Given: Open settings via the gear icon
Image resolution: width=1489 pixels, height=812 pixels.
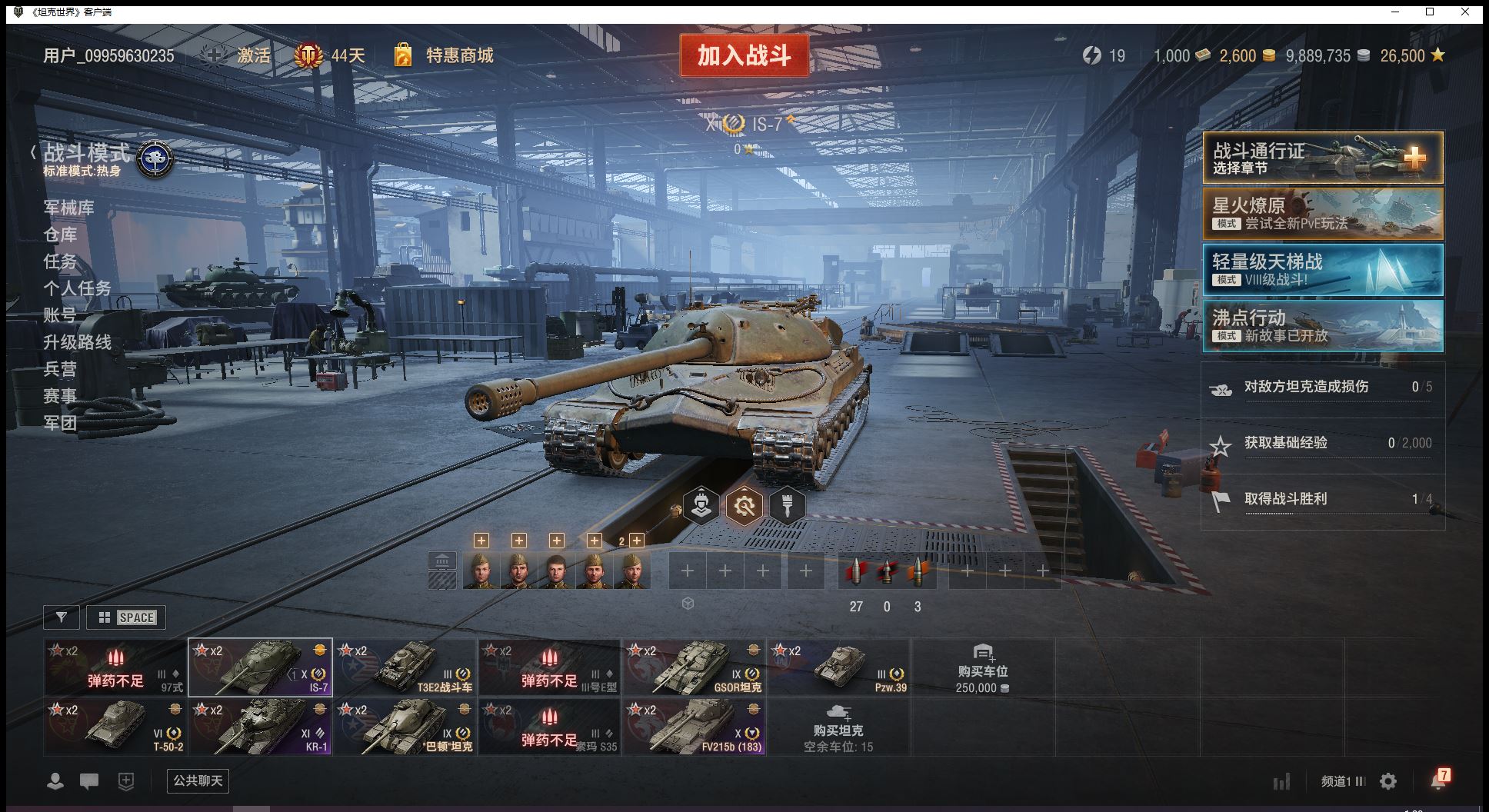Looking at the screenshot, I should pyautogui.click(x=1388, y=782).
